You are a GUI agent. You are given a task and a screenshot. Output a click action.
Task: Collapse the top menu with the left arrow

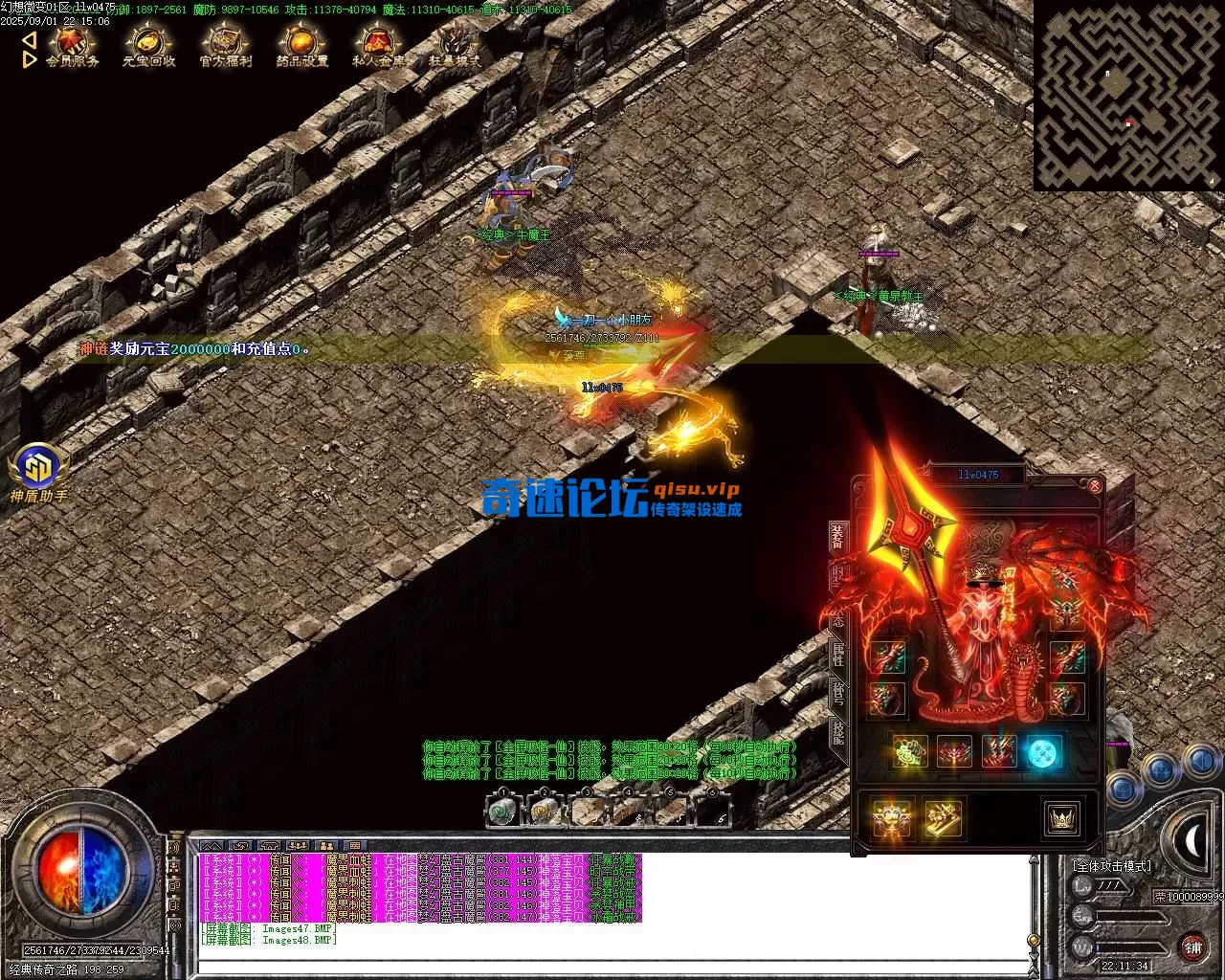tap(29, 40)
